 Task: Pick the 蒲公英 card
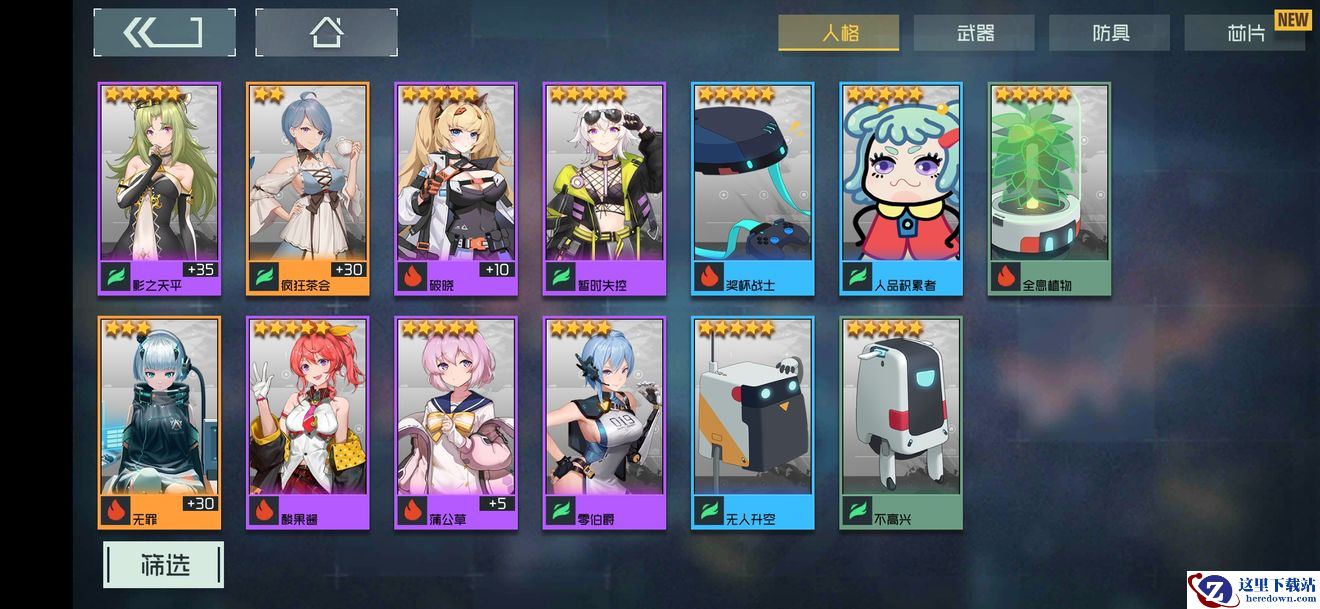456,422
